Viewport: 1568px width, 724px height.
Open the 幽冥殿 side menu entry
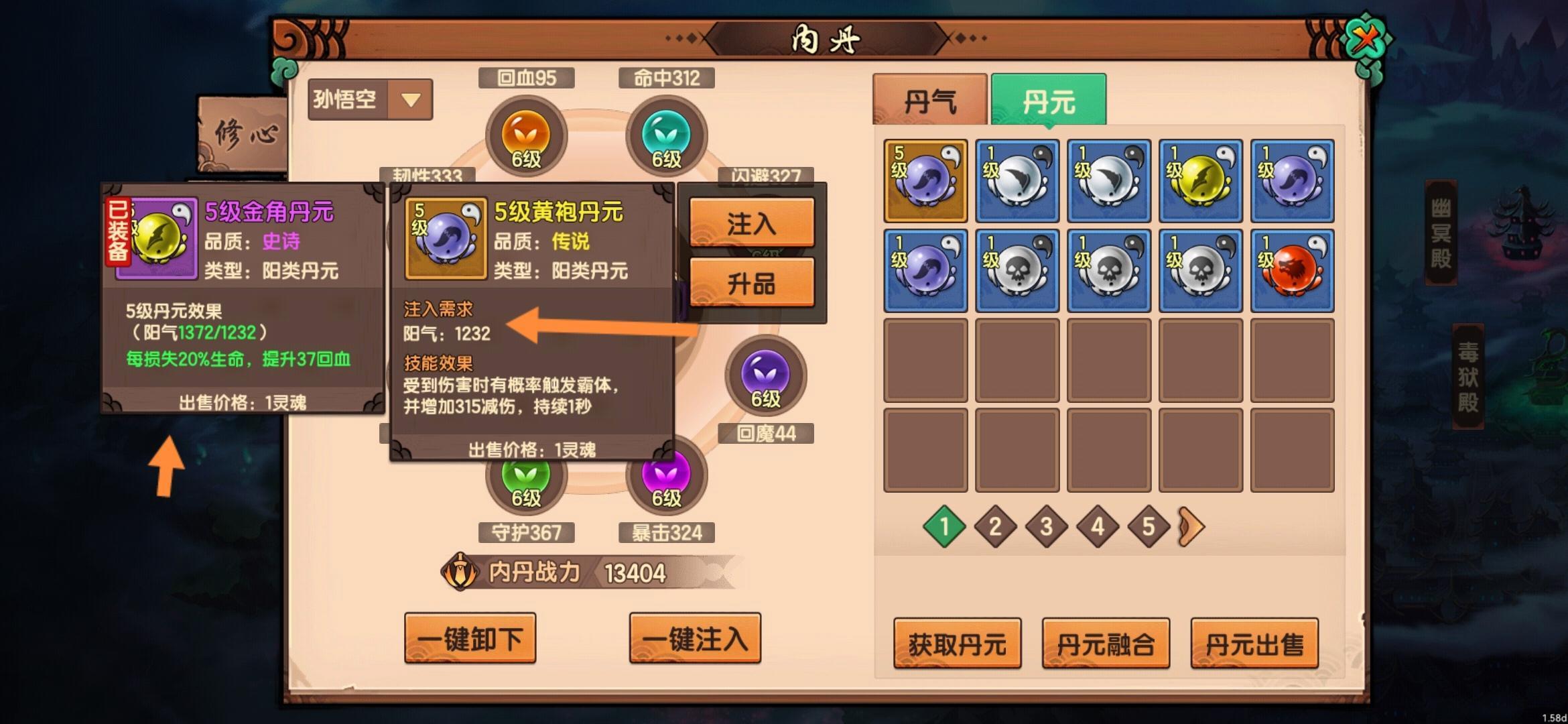(x=1439, y=231)
